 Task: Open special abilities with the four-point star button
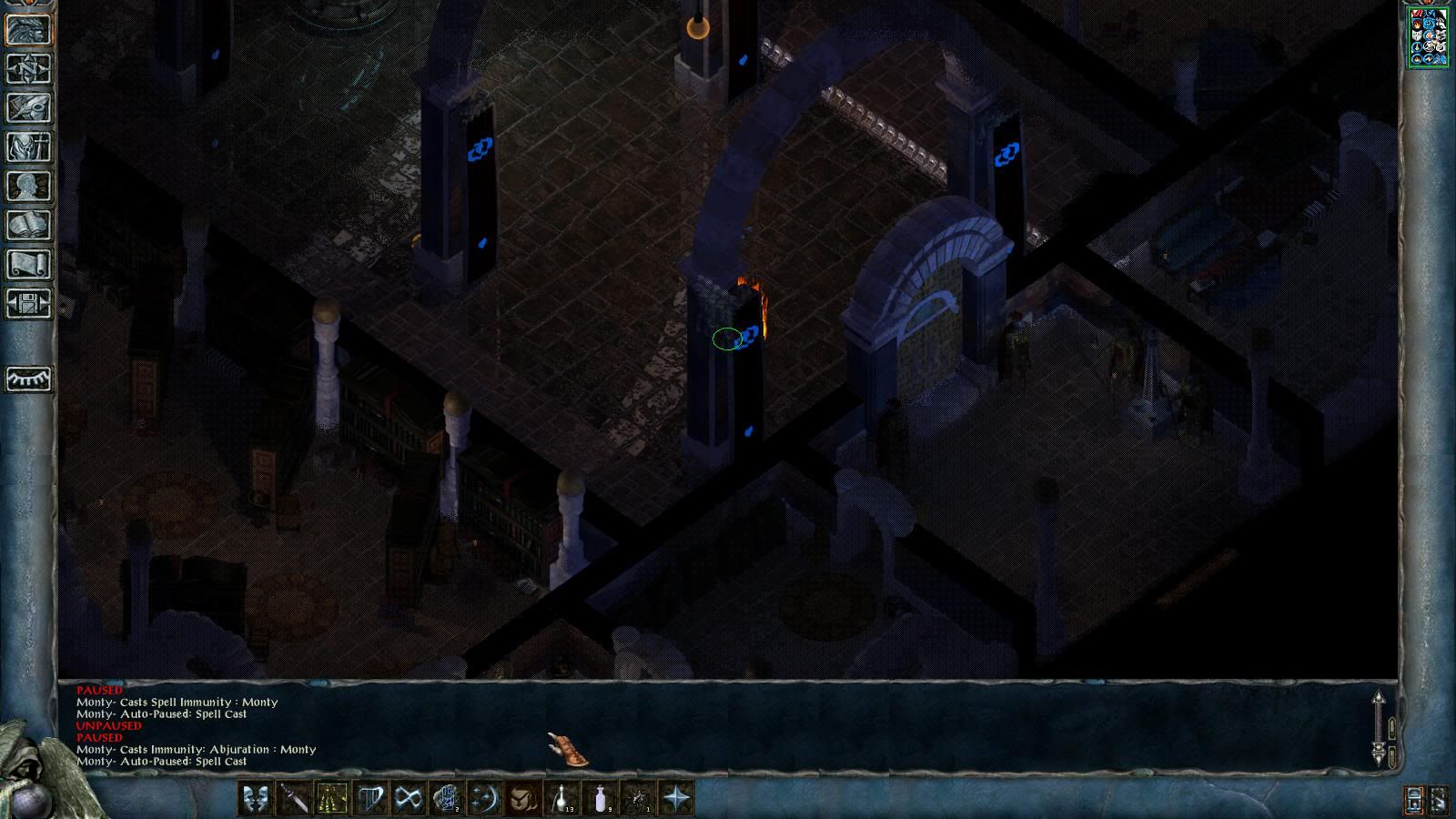677,799
